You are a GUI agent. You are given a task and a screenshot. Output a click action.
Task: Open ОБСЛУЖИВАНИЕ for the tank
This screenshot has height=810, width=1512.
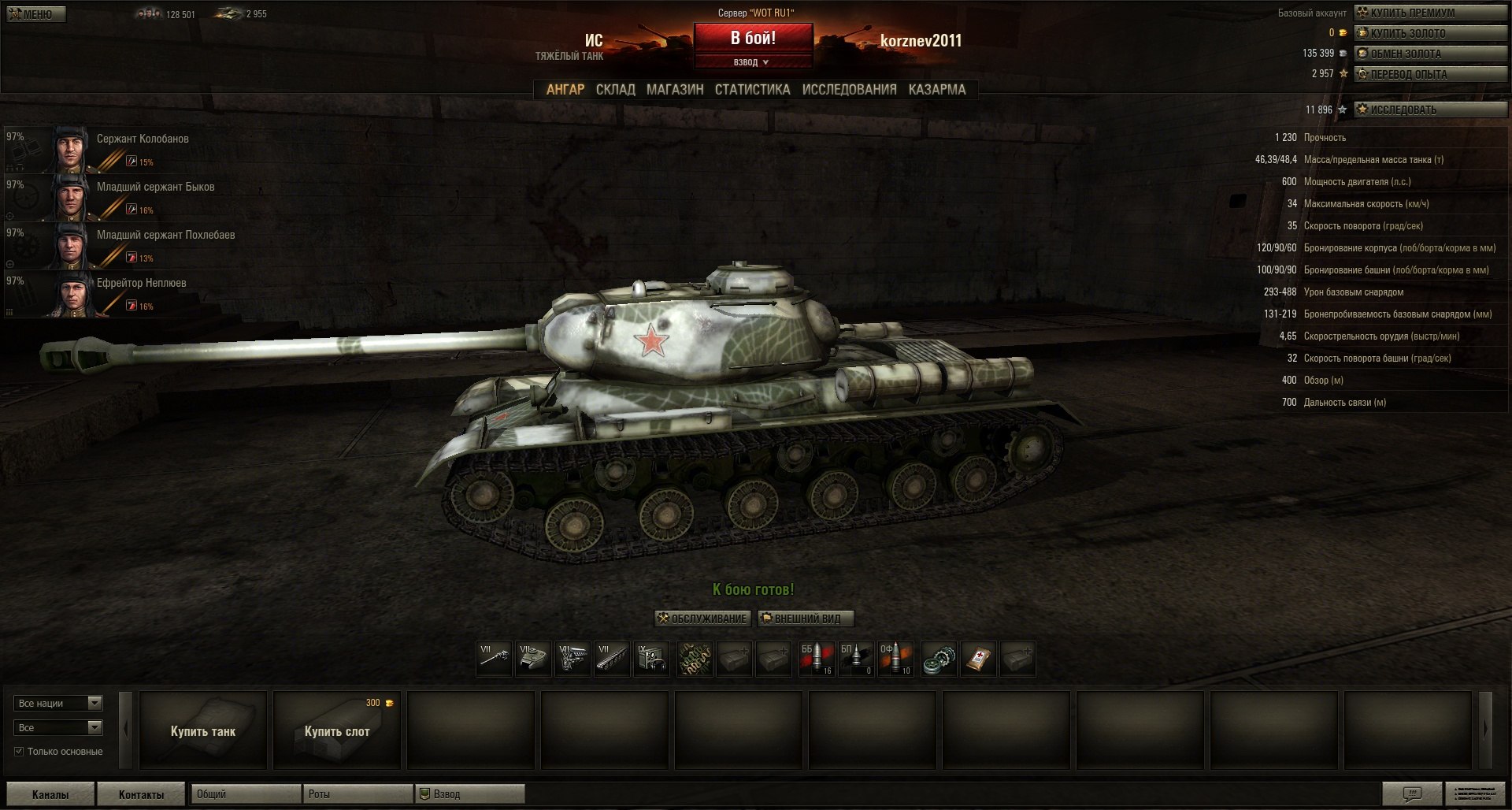(x=702, y=619)
